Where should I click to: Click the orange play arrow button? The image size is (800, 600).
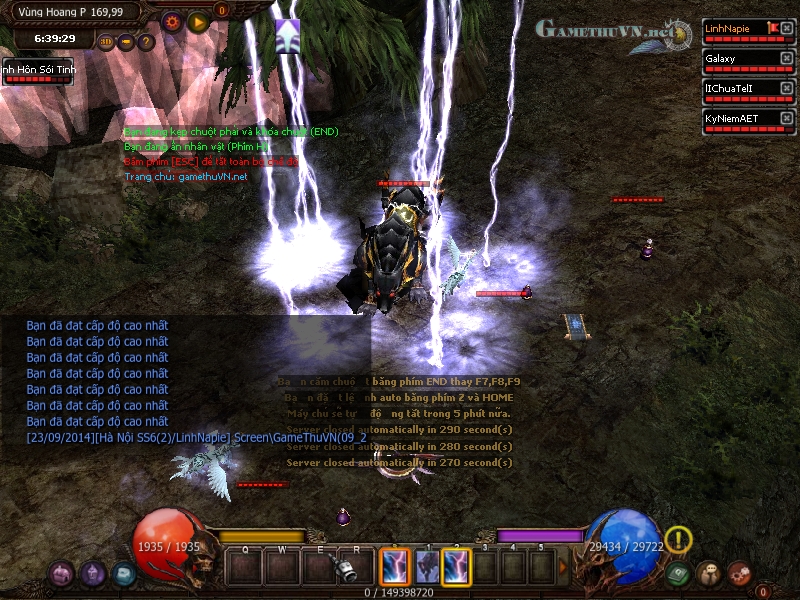(198, 21)
